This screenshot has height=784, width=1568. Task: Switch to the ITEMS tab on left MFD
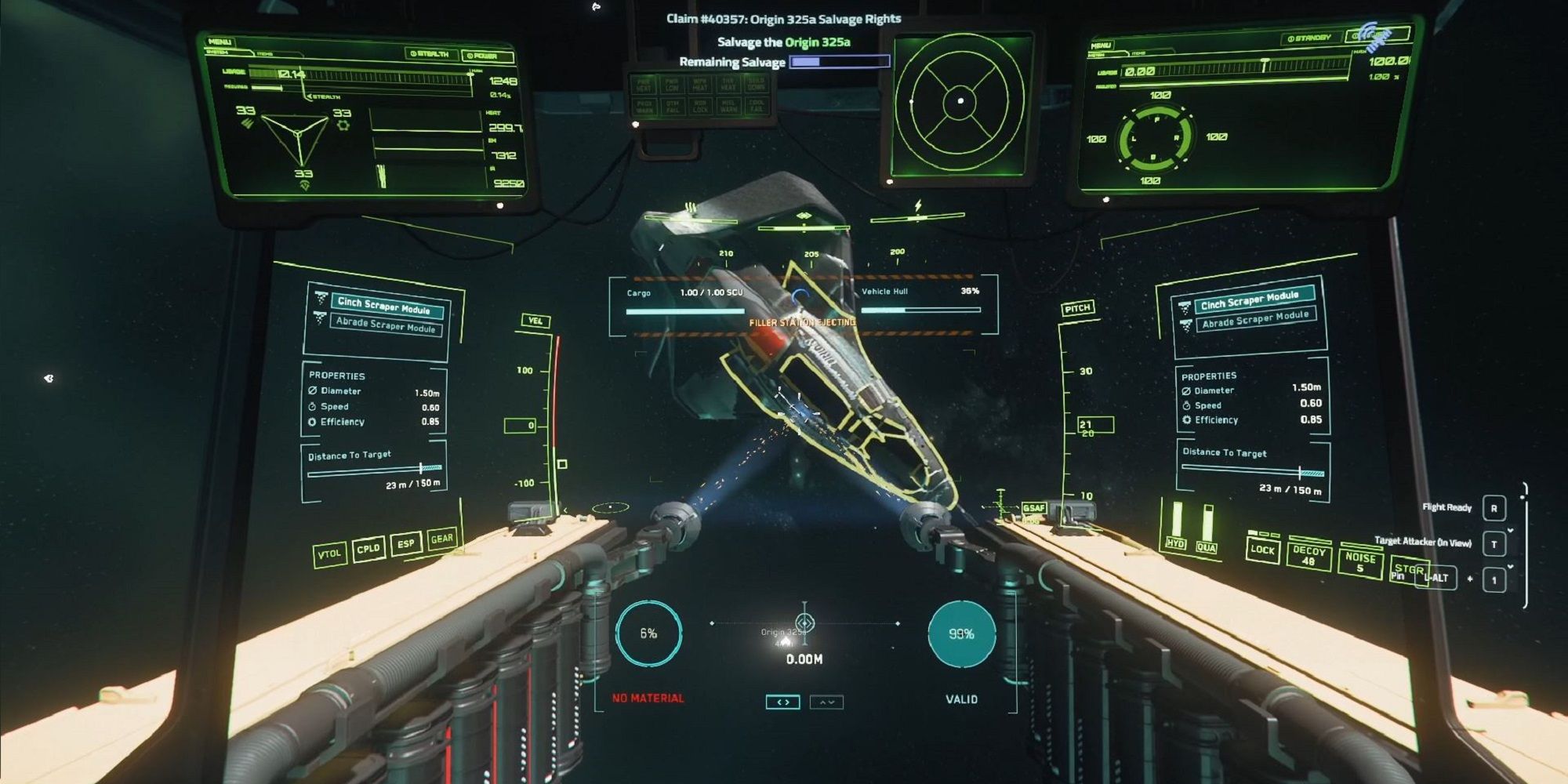[265, 55]
